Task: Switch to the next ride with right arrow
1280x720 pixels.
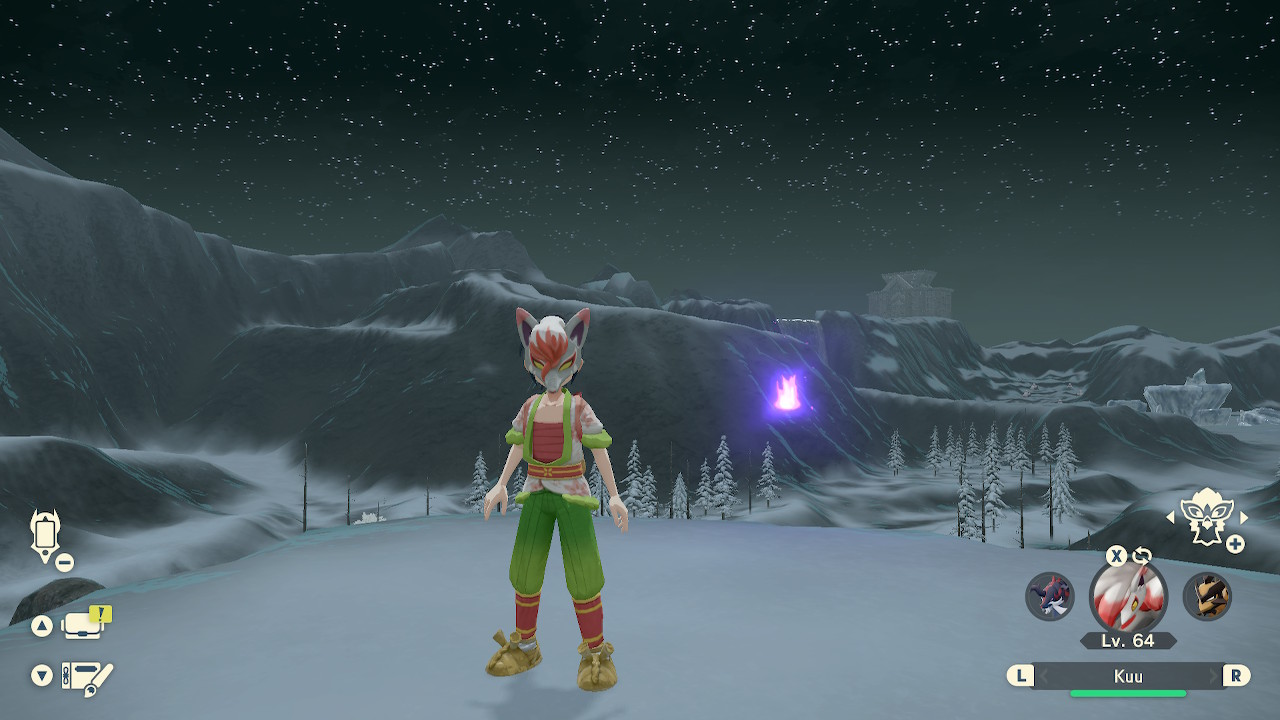Action: click(1244, 517)
